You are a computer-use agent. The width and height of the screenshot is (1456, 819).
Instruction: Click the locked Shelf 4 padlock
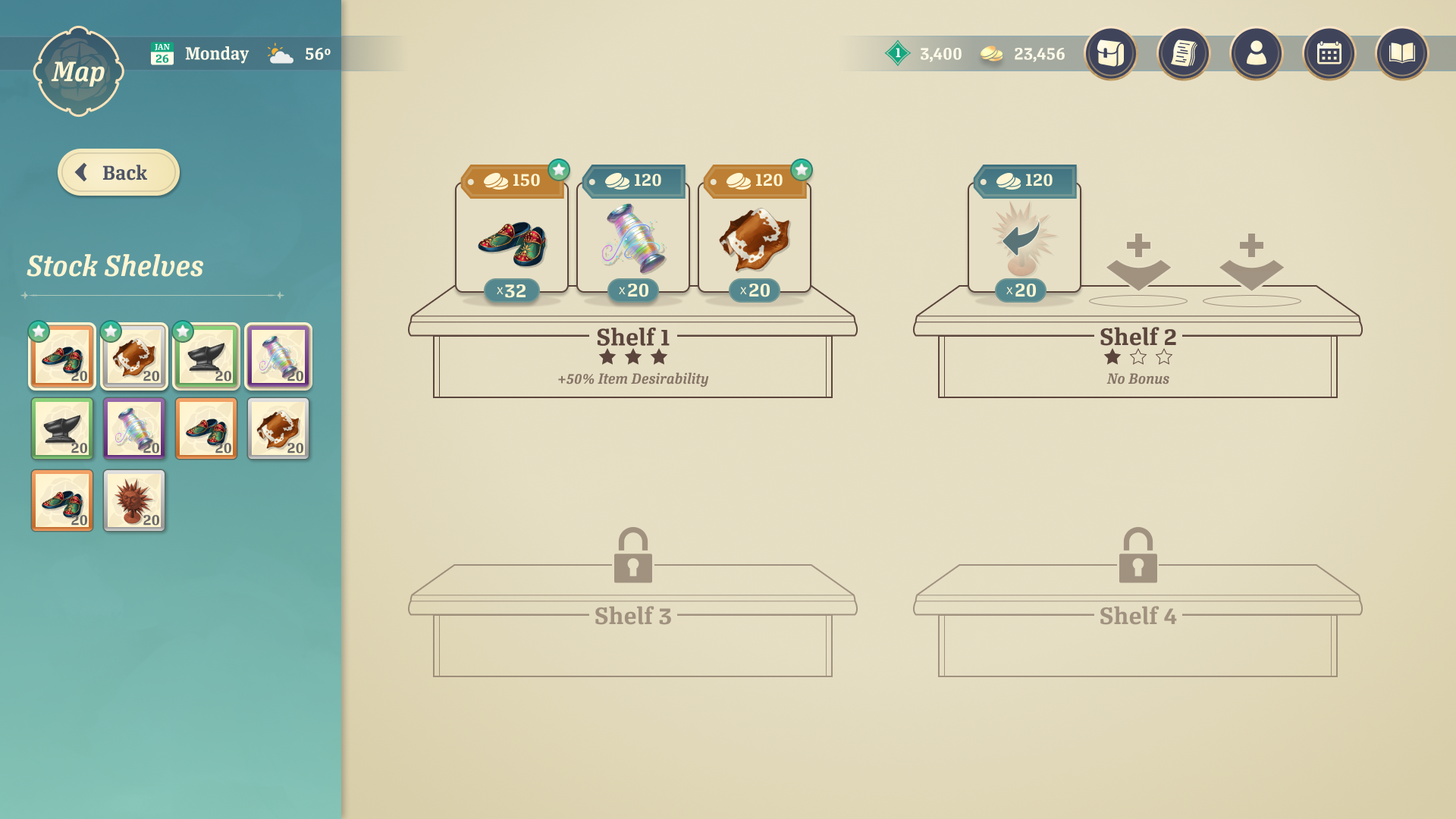(x=1137, y=556)
